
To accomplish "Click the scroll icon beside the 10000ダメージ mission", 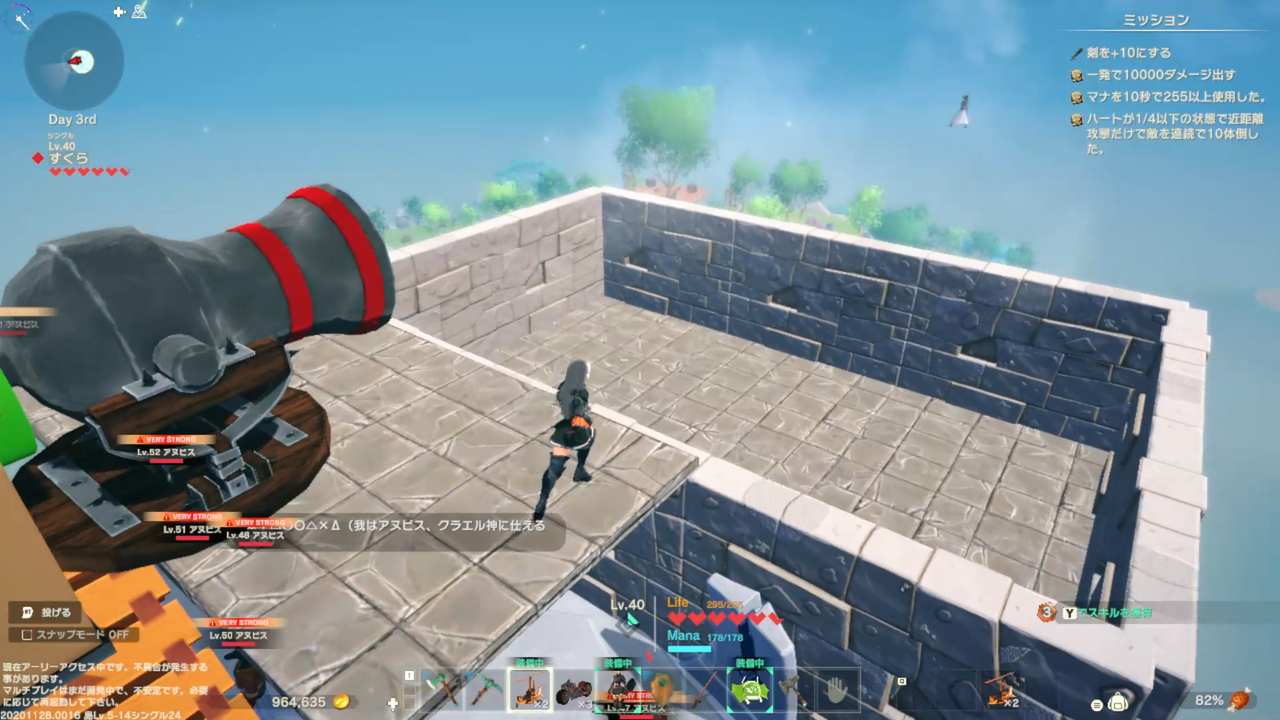I will click(1077, 77).
